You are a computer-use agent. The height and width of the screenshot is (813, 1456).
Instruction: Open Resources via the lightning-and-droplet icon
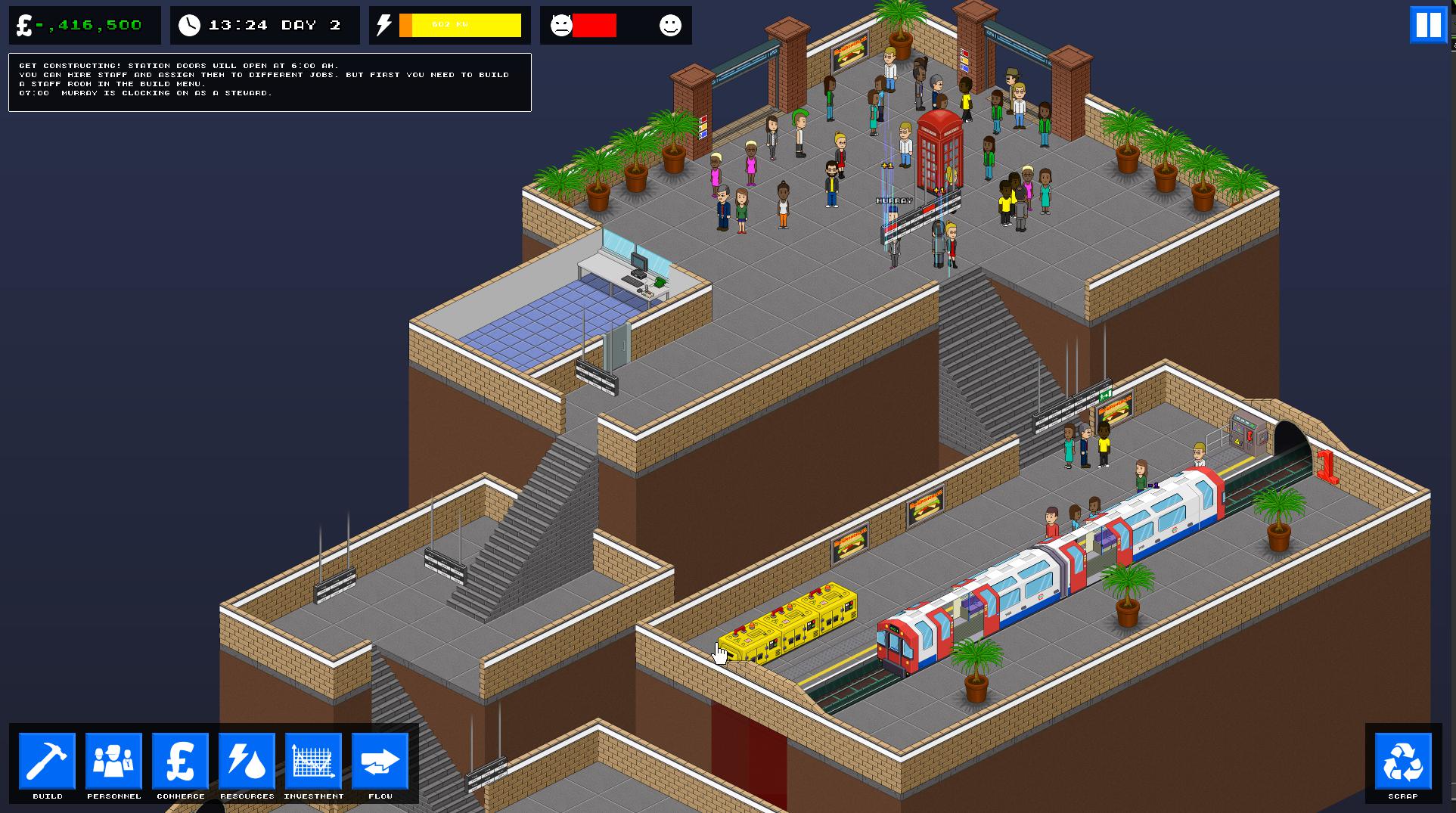[x=247, y=762]
